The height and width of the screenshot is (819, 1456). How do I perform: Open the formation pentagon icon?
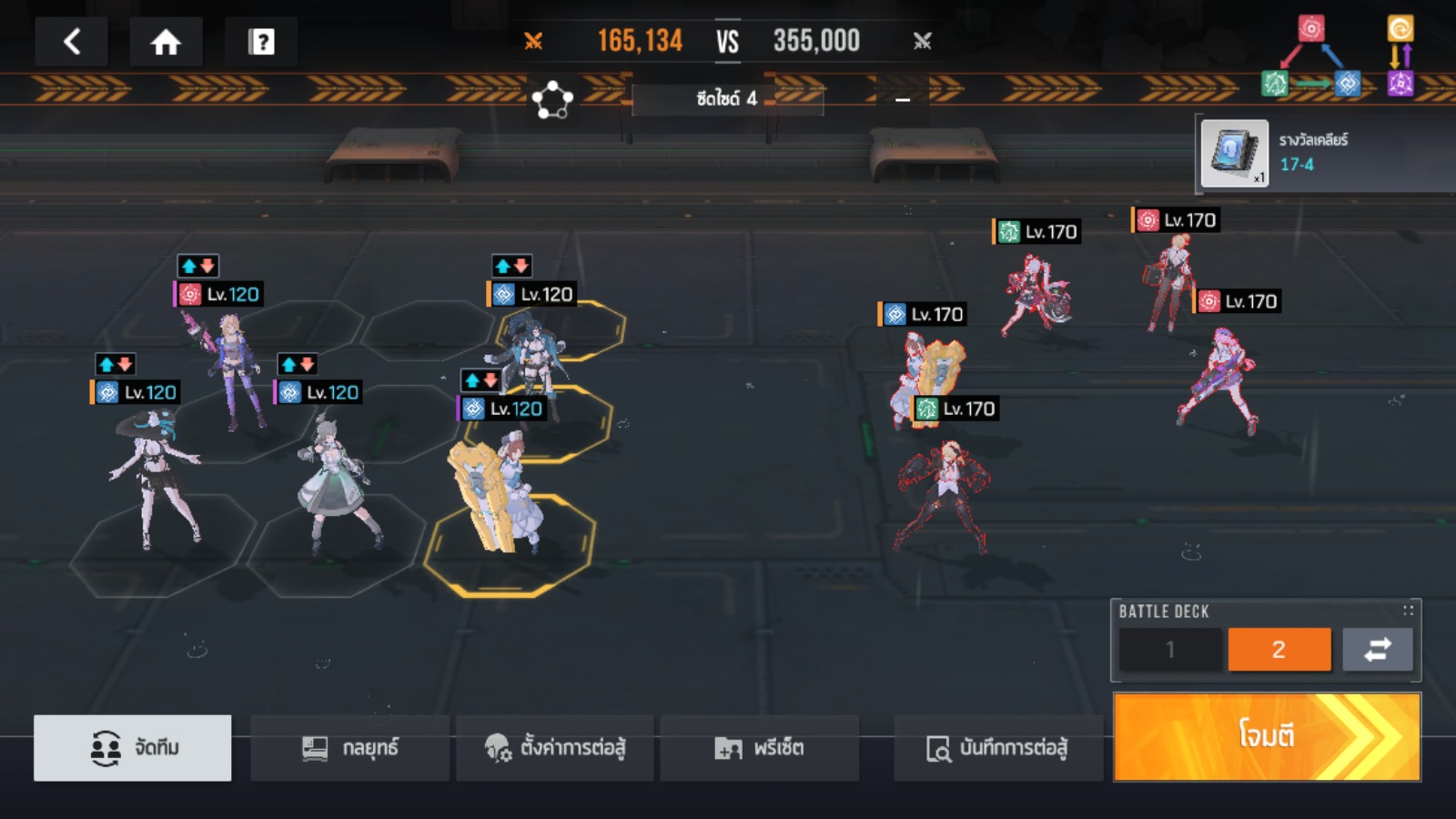(x=552, y=99)
